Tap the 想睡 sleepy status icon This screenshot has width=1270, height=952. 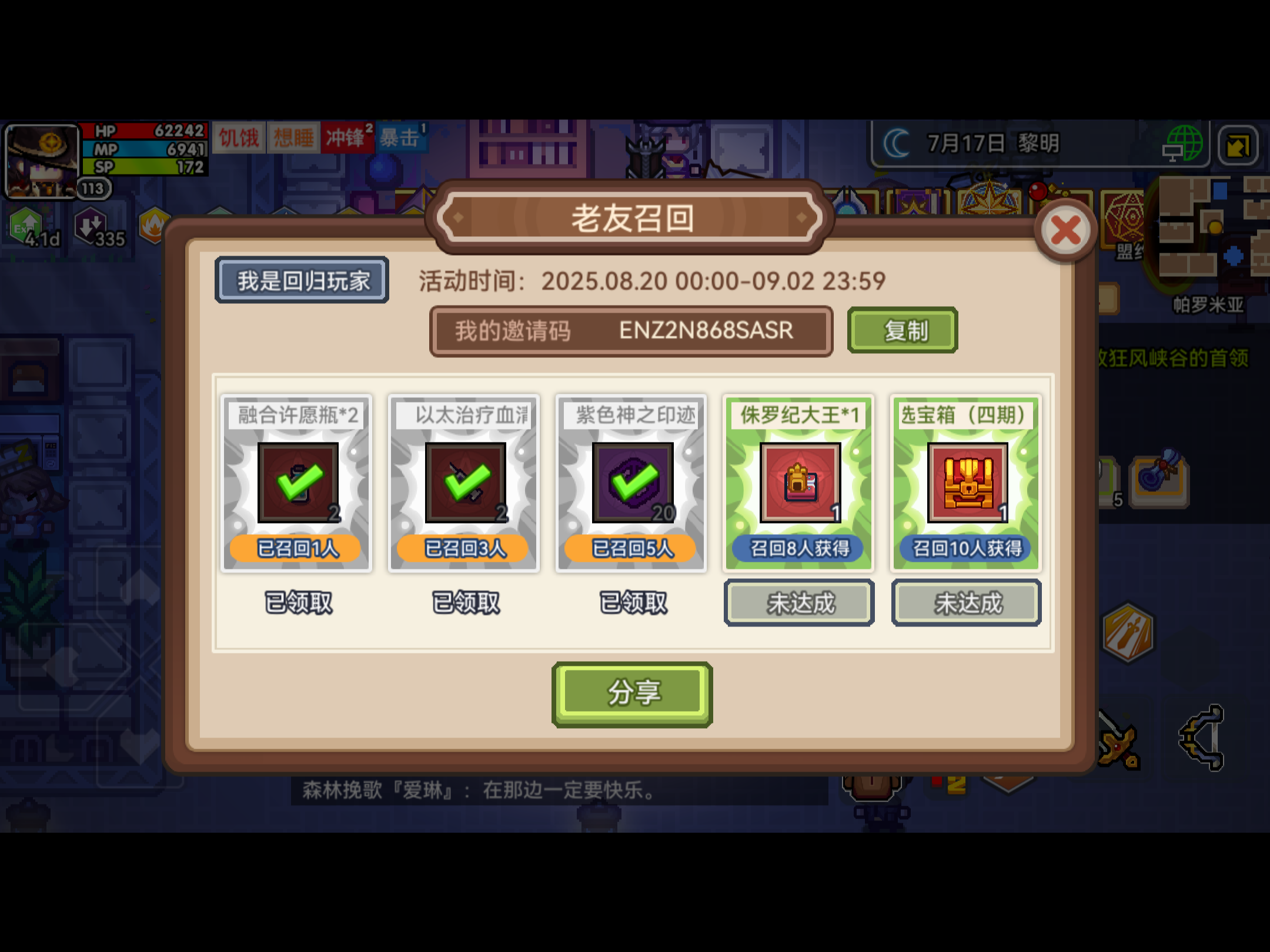[x=293, y=138]
